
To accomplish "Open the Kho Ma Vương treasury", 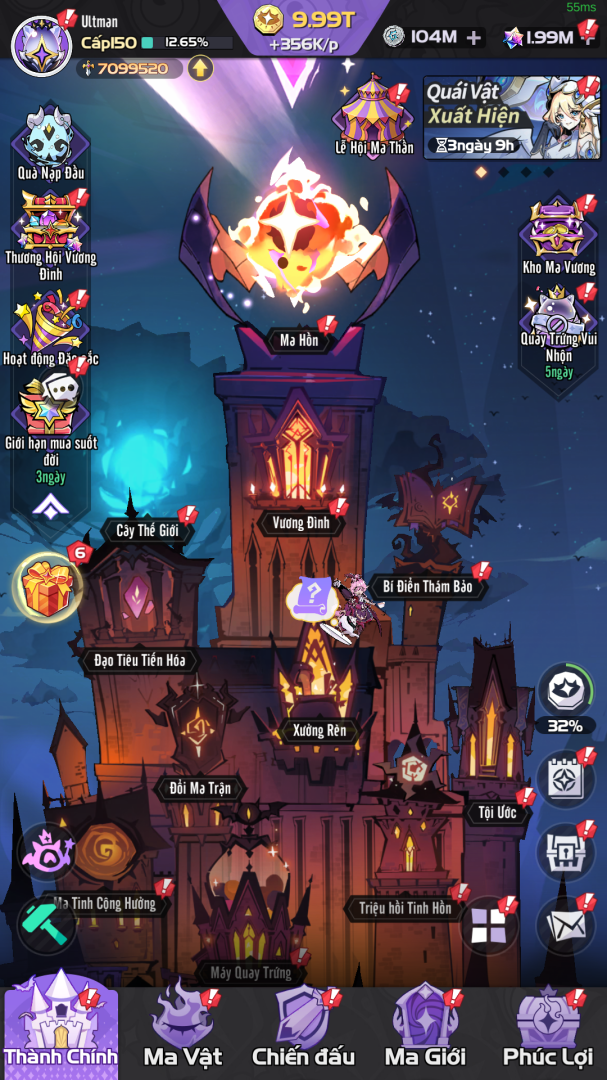I will click(558, 232).
